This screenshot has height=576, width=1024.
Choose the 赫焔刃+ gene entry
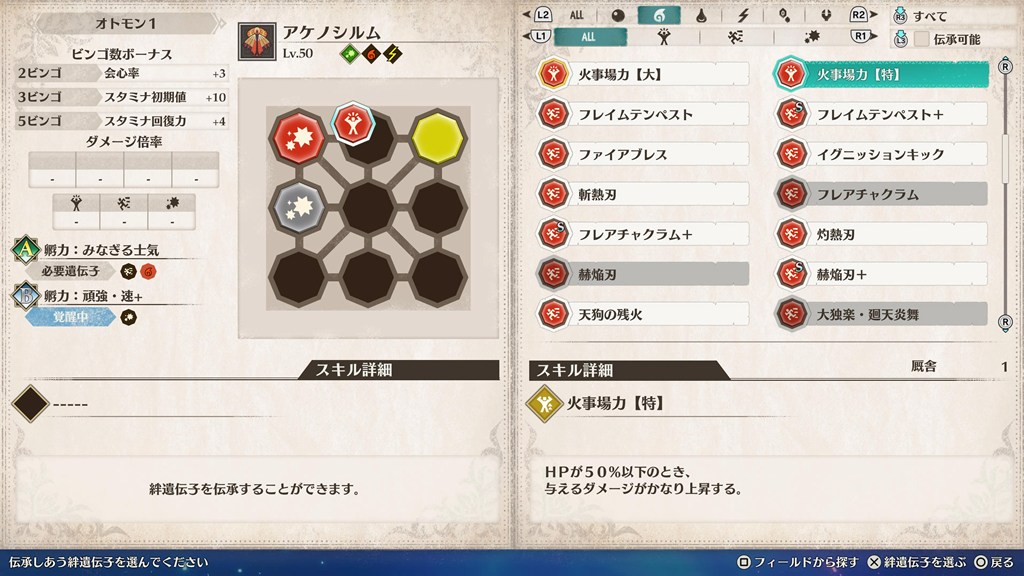tap(881, 274)
